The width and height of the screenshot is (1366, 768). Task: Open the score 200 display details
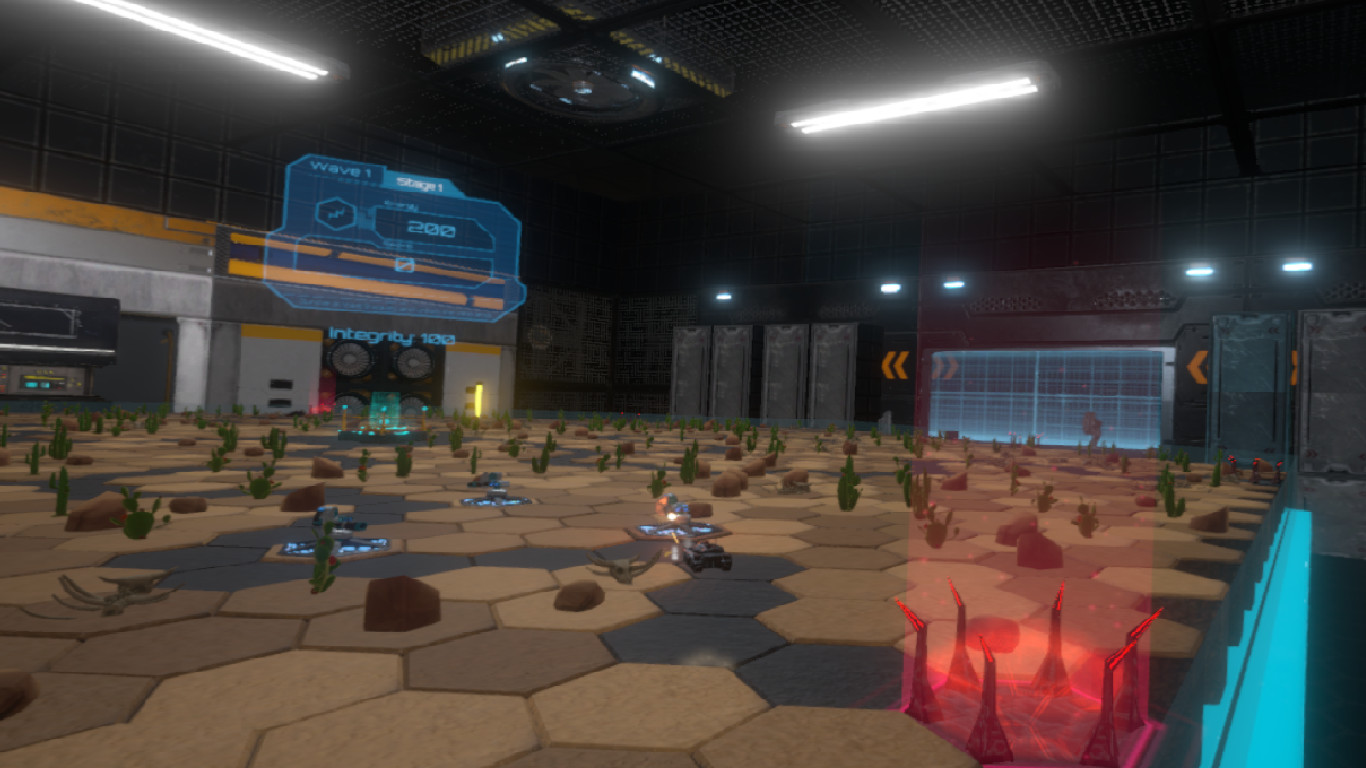click(431, 227)
